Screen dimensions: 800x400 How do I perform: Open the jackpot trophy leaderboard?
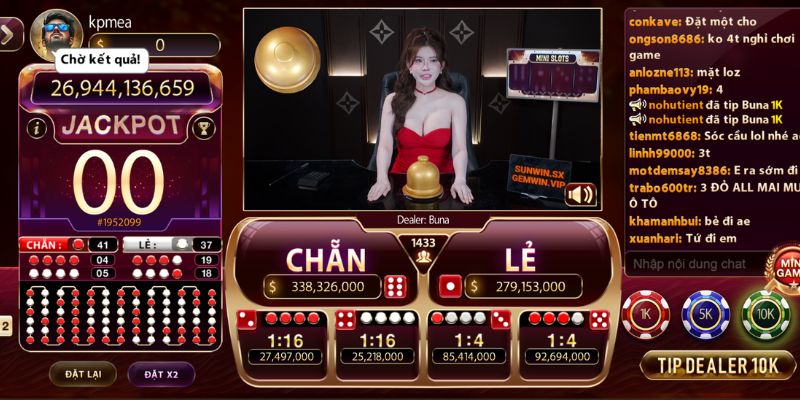pyautogui.click(x=203, y=128)
